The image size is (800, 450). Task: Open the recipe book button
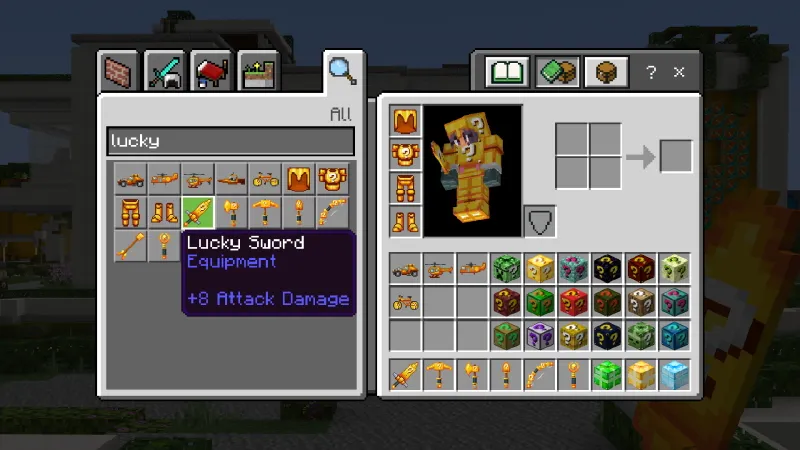(507, 72)
